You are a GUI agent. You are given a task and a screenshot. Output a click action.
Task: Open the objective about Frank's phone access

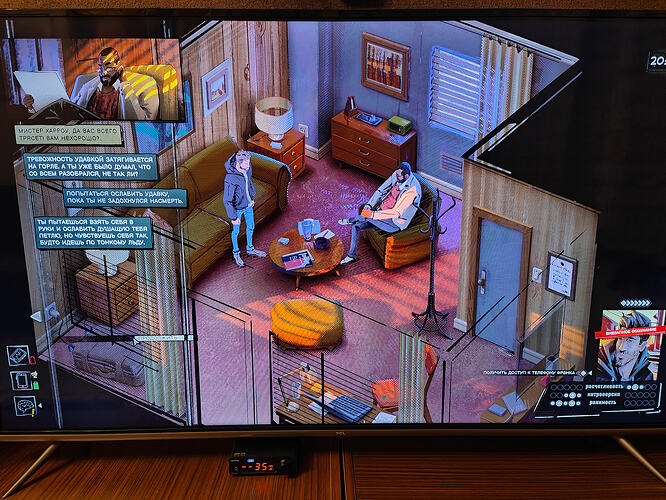(x=530, y=371)
